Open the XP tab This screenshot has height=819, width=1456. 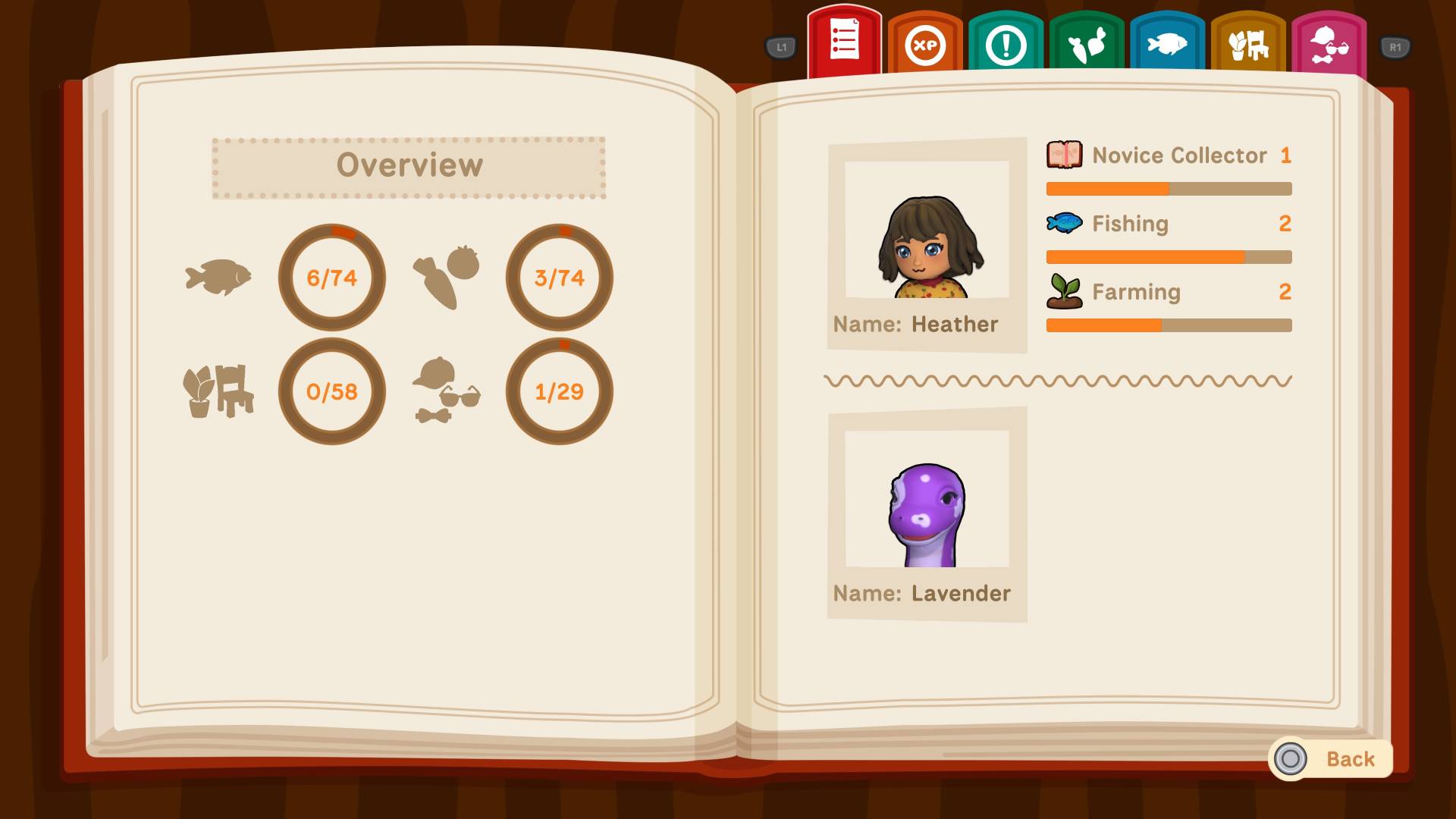[924, 42]
